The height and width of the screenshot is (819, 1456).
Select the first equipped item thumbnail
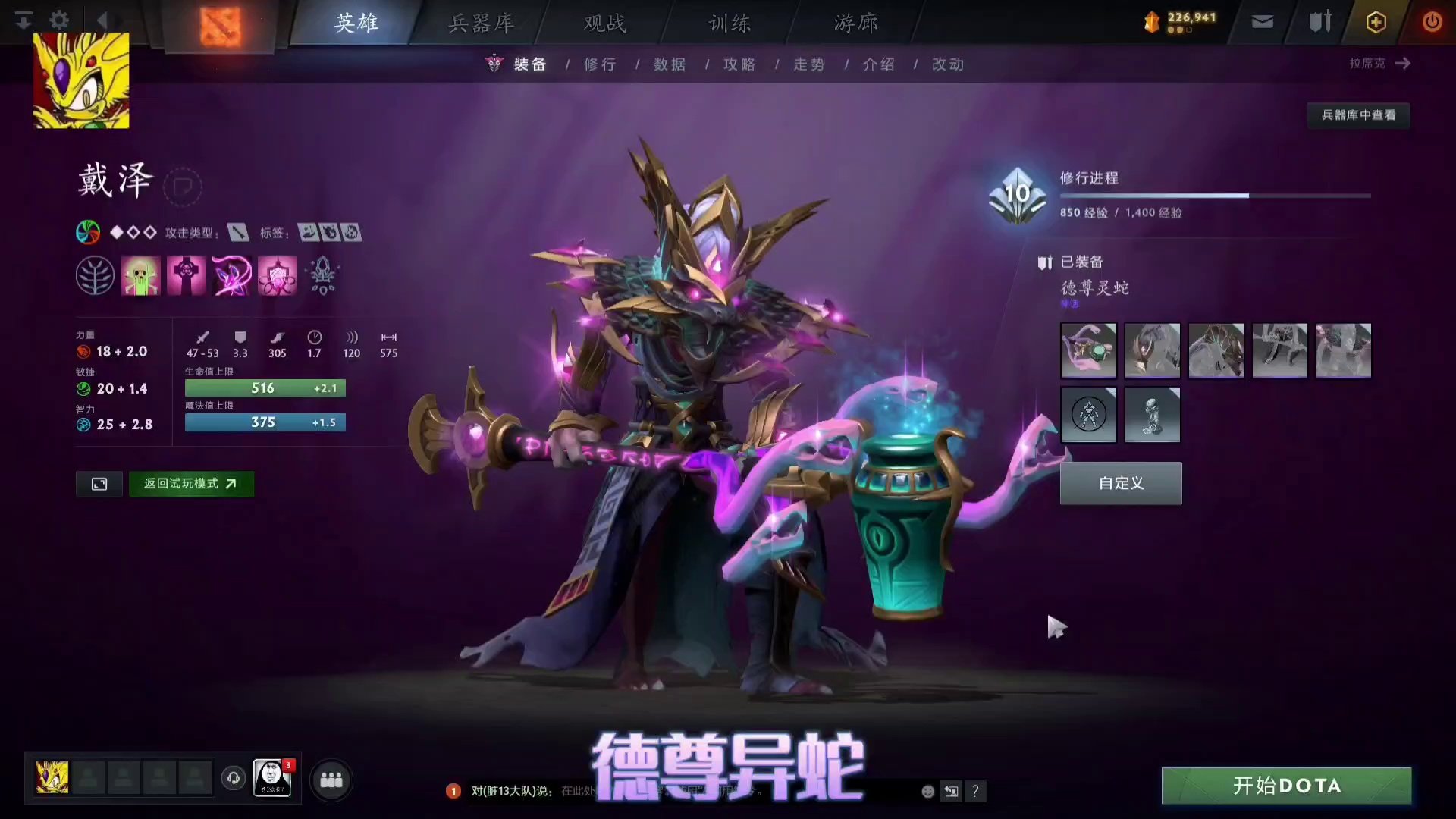pyautogui.click(x=1088, y=350)
